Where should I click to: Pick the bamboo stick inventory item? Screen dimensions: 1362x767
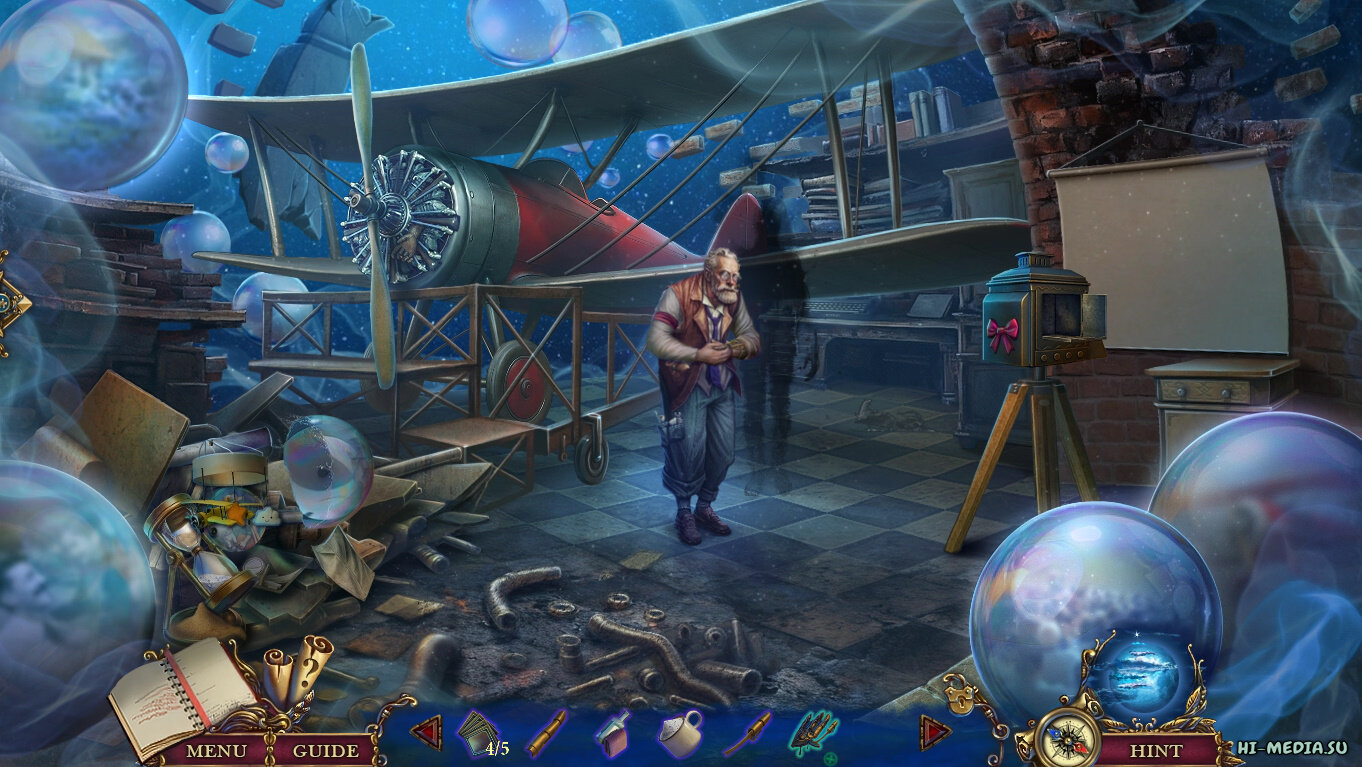[546, 733]
